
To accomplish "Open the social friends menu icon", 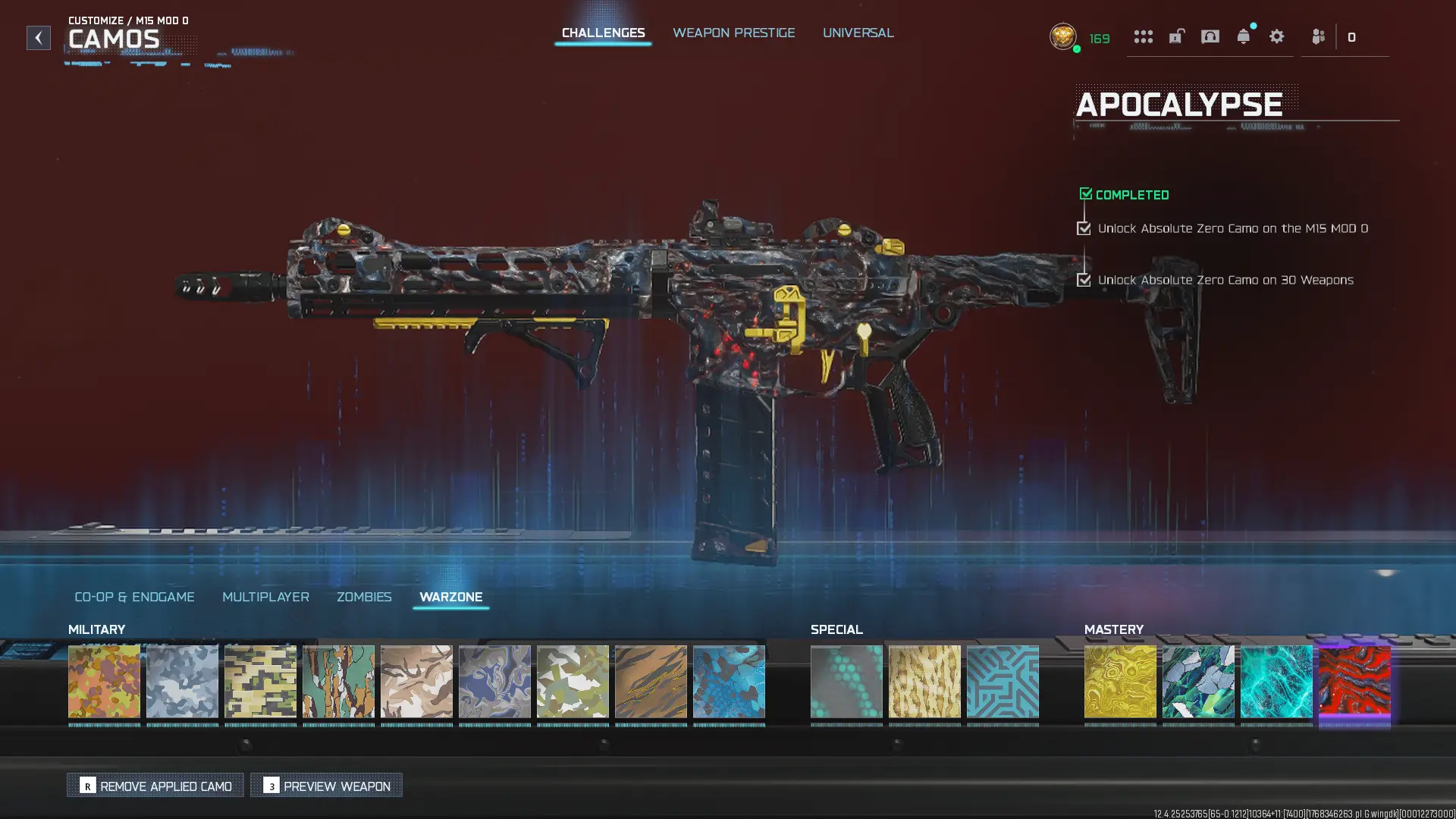I will coord(1317,36).
